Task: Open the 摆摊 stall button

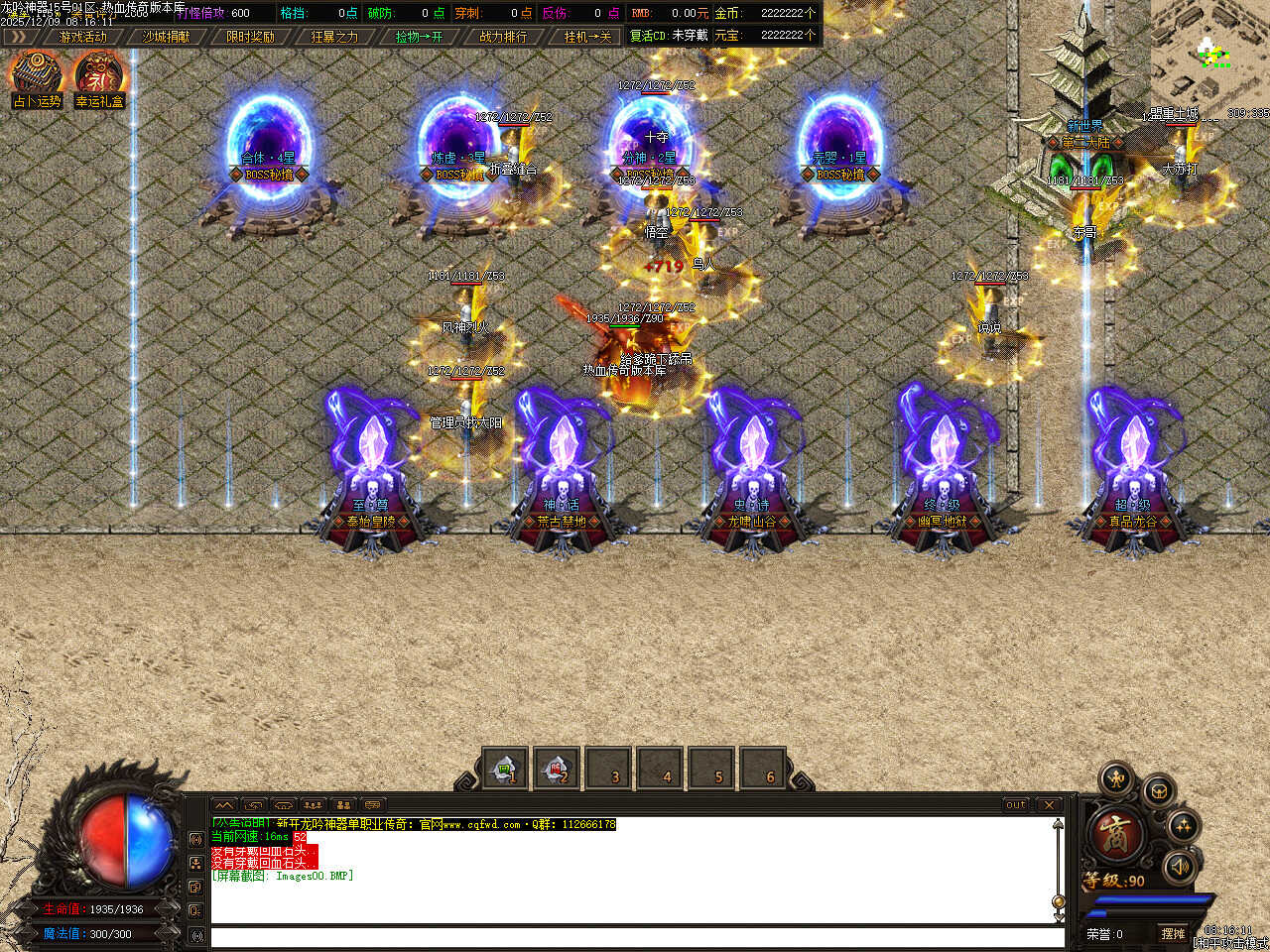Action: (x=1174, y=934)
